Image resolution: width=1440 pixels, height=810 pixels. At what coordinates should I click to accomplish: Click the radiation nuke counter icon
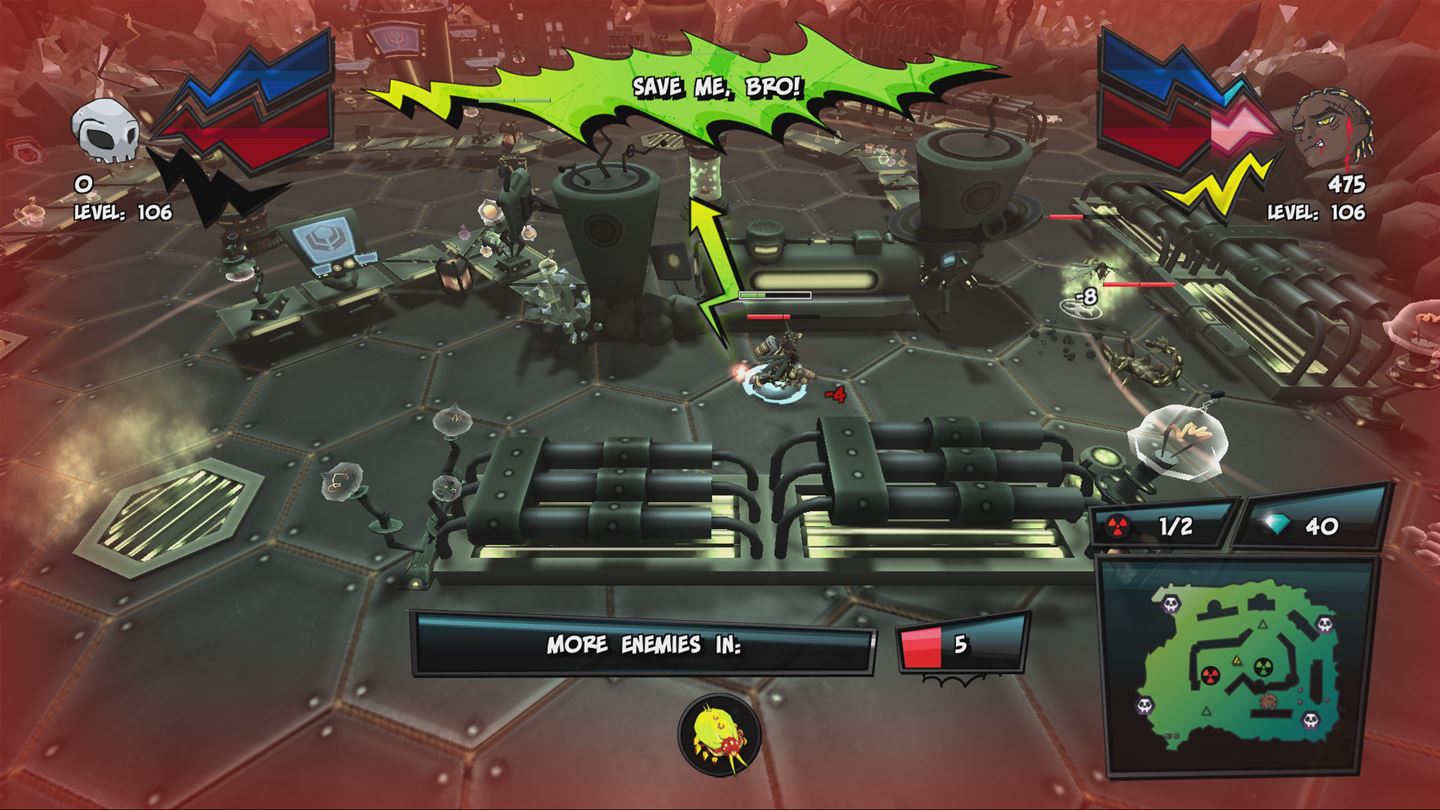pos(1118,526)
